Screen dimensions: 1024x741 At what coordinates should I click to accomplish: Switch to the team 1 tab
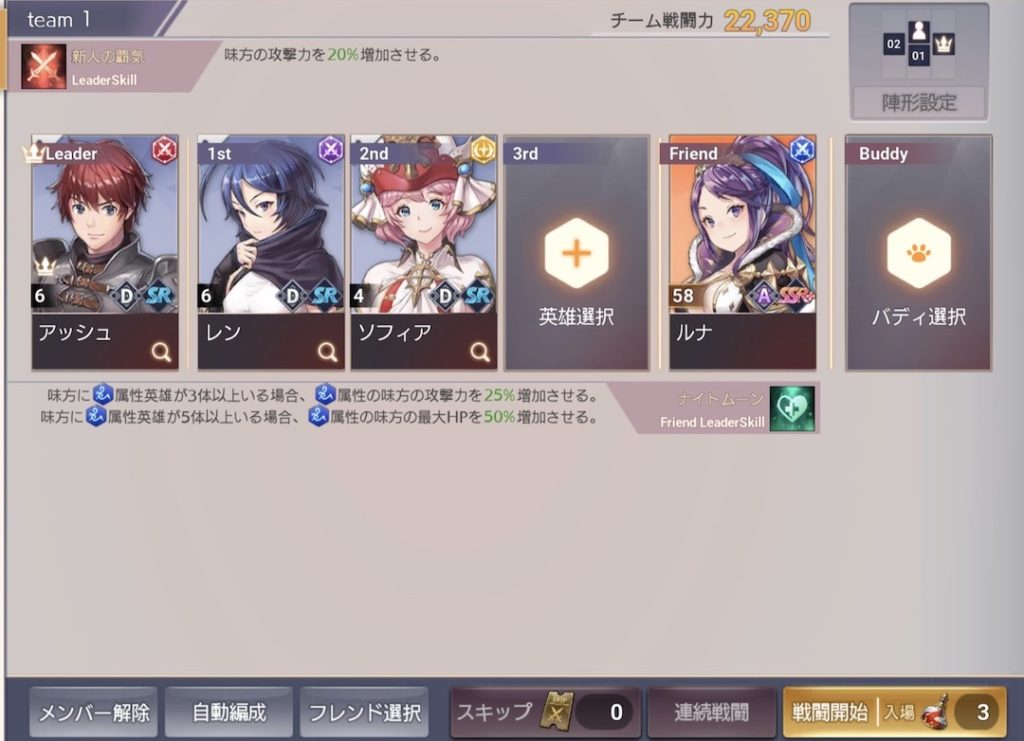coord(60,19)
